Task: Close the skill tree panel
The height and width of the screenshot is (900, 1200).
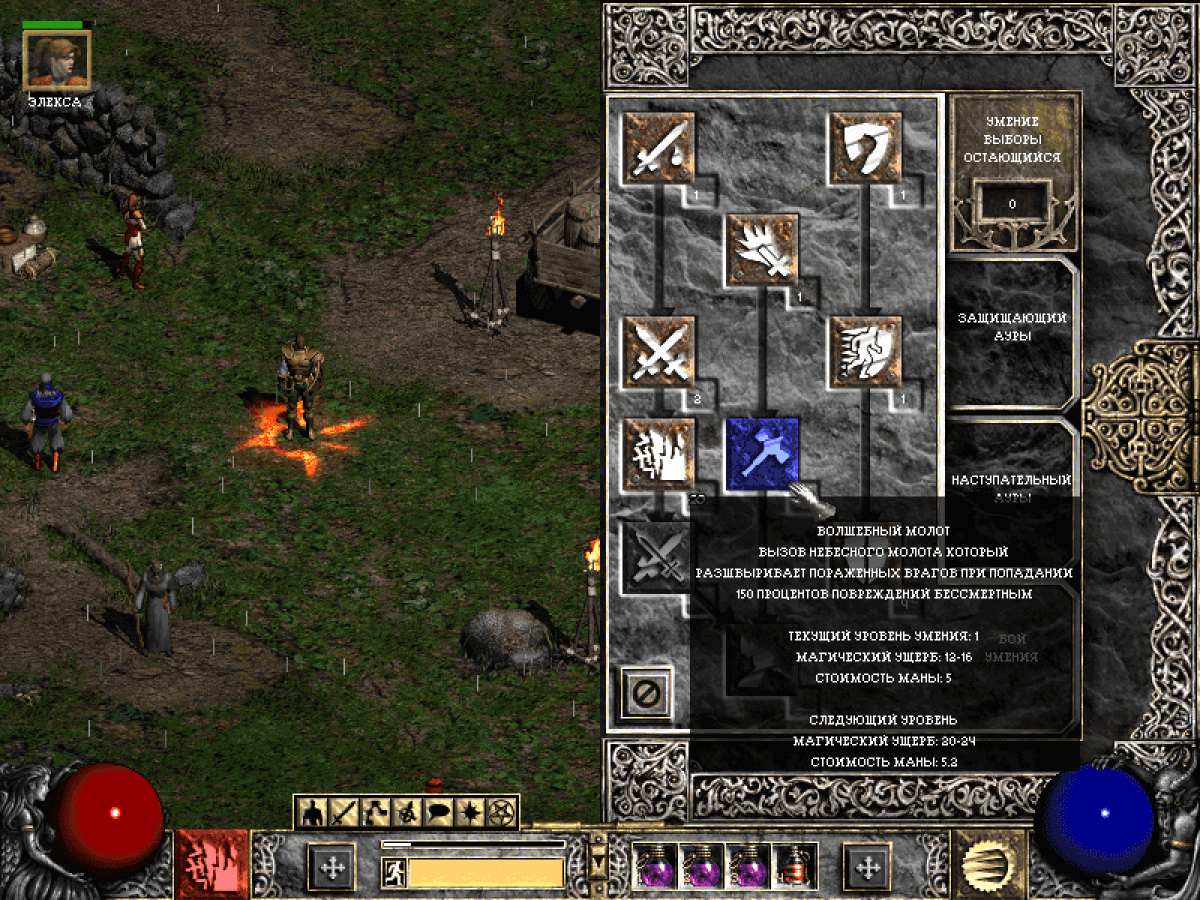Action: 646,692
